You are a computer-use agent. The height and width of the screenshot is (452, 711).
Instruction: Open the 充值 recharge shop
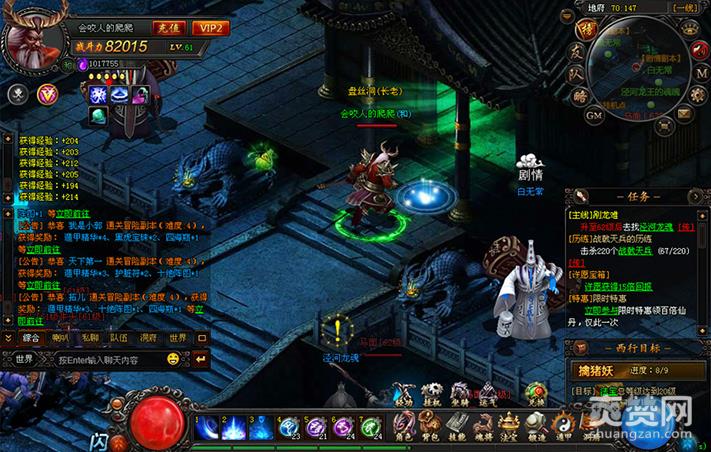(x=169, y=27)
